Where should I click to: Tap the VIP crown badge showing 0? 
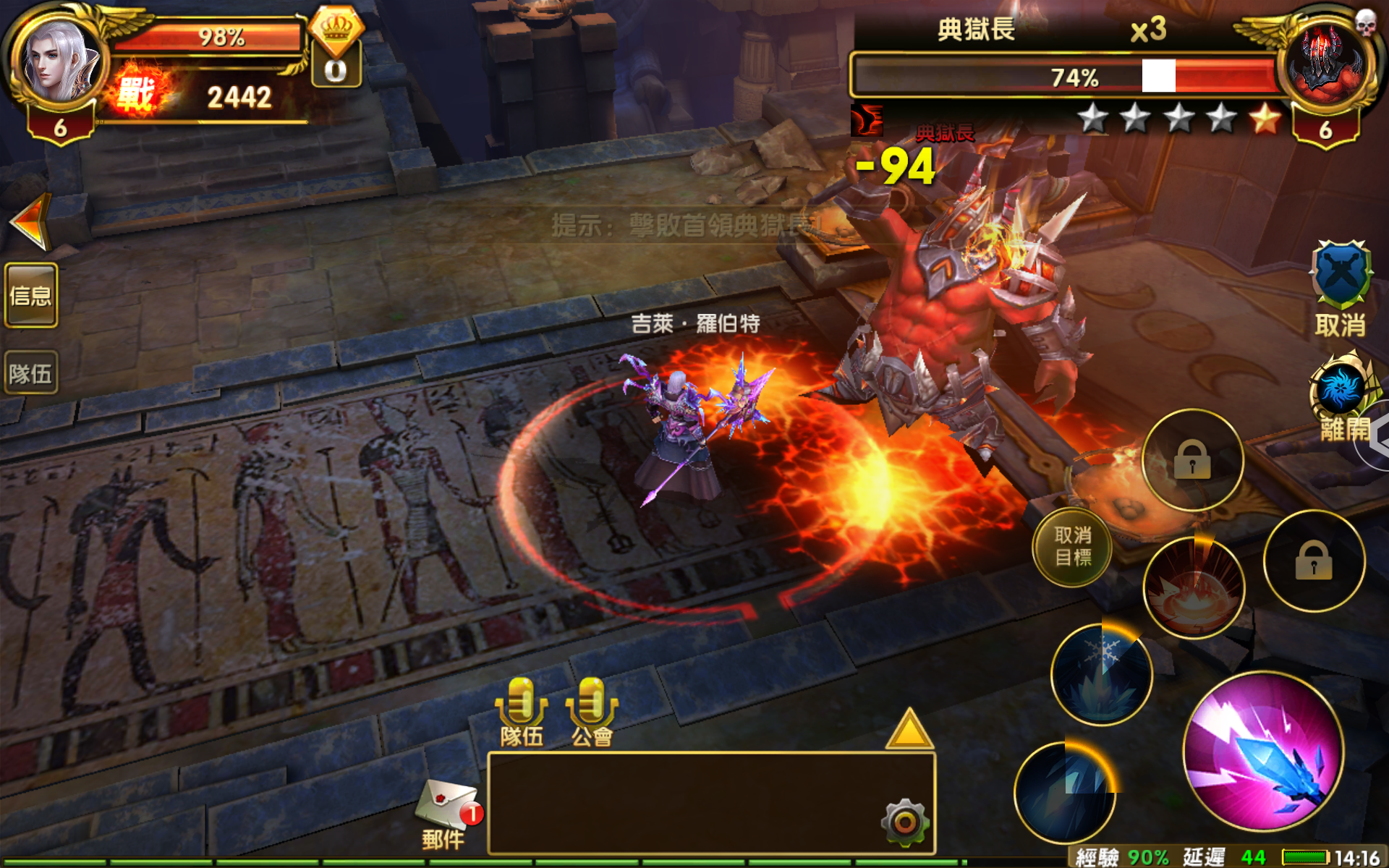point(337,43)
